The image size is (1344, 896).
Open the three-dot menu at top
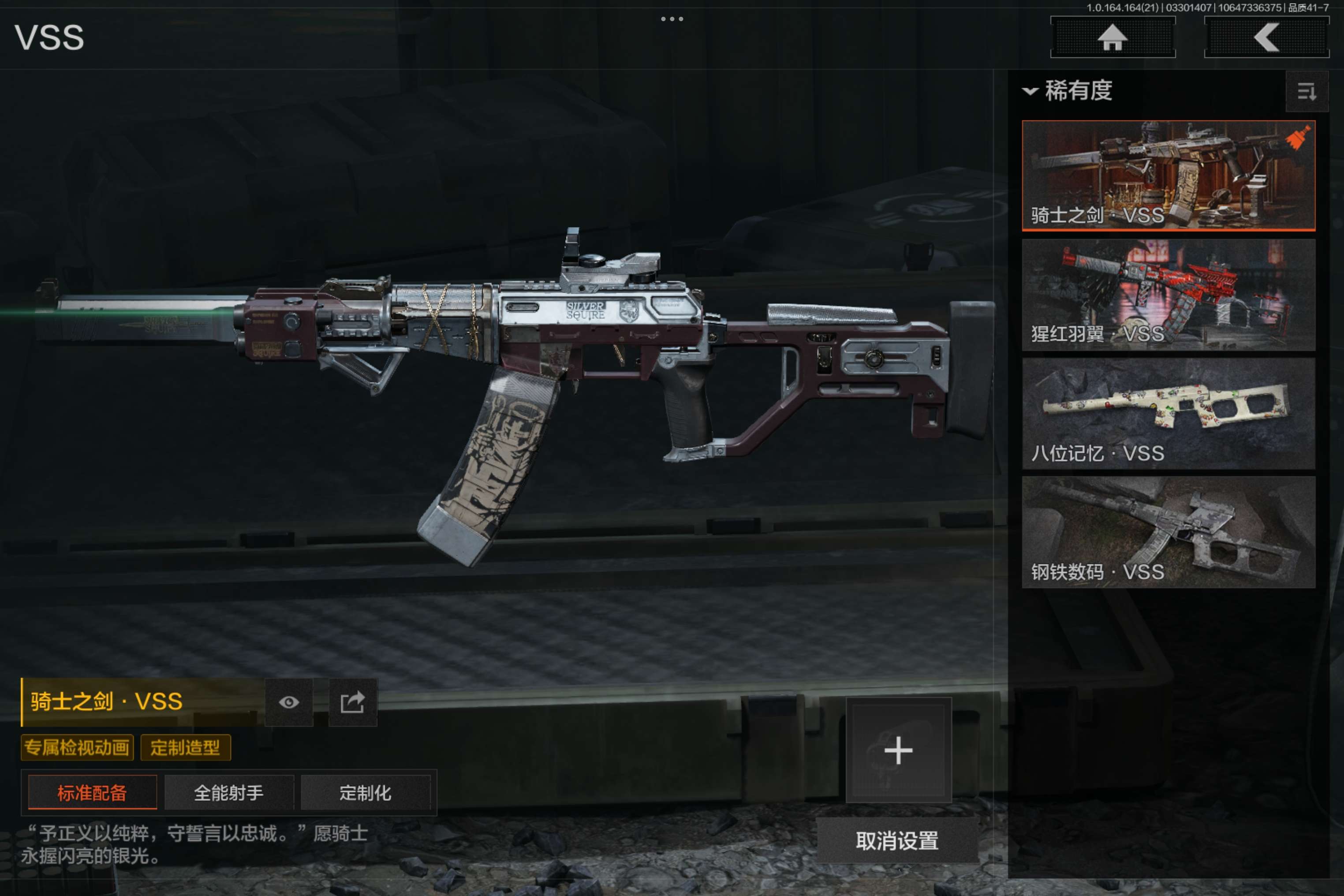pyautogui.click(x=672, y=19)
